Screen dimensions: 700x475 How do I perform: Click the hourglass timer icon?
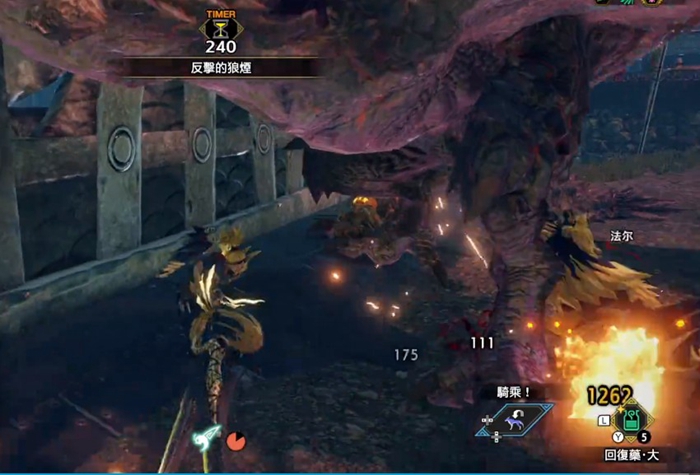(220, 28)
